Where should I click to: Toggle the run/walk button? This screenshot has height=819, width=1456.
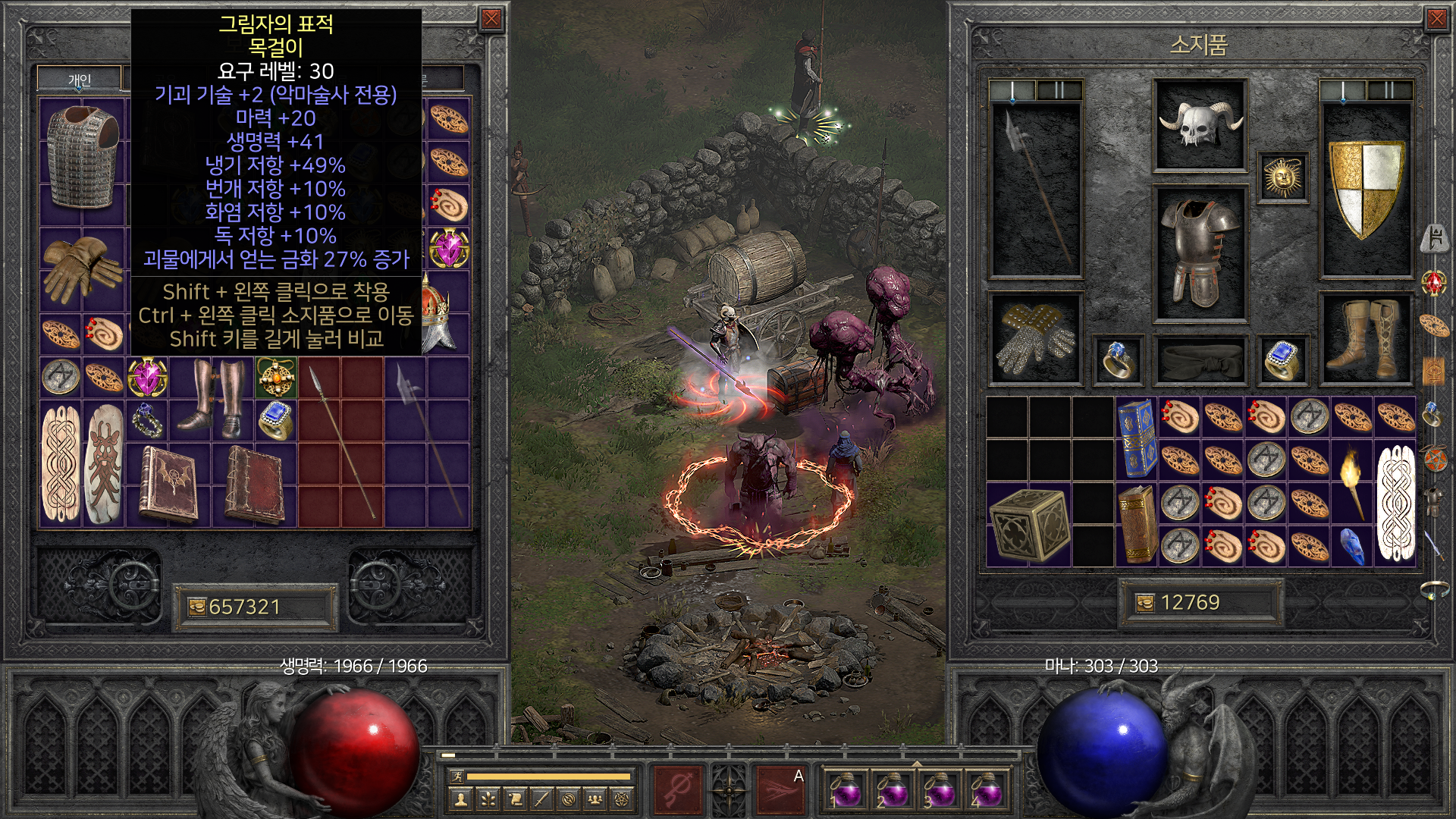pos(456,777)
